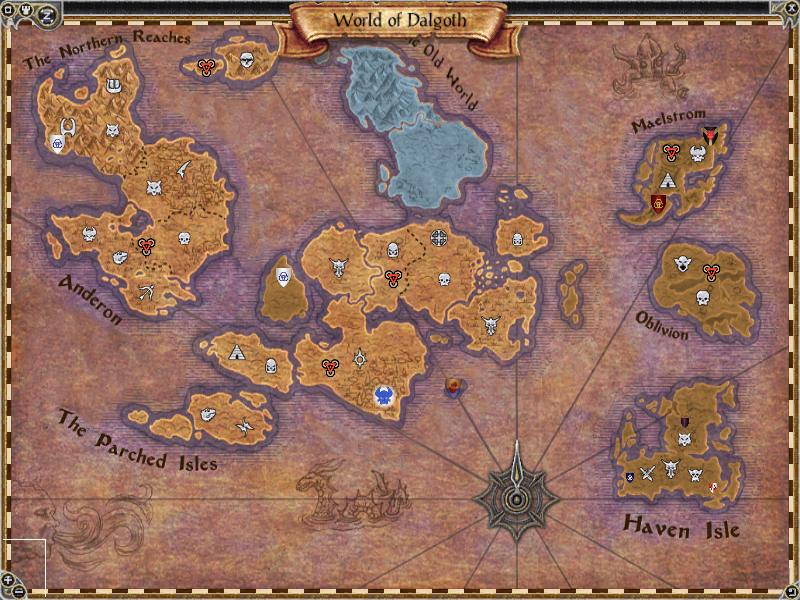800x600 pixels.
Task: Click the X button below Haven Isle
Action: pos(790,591)
